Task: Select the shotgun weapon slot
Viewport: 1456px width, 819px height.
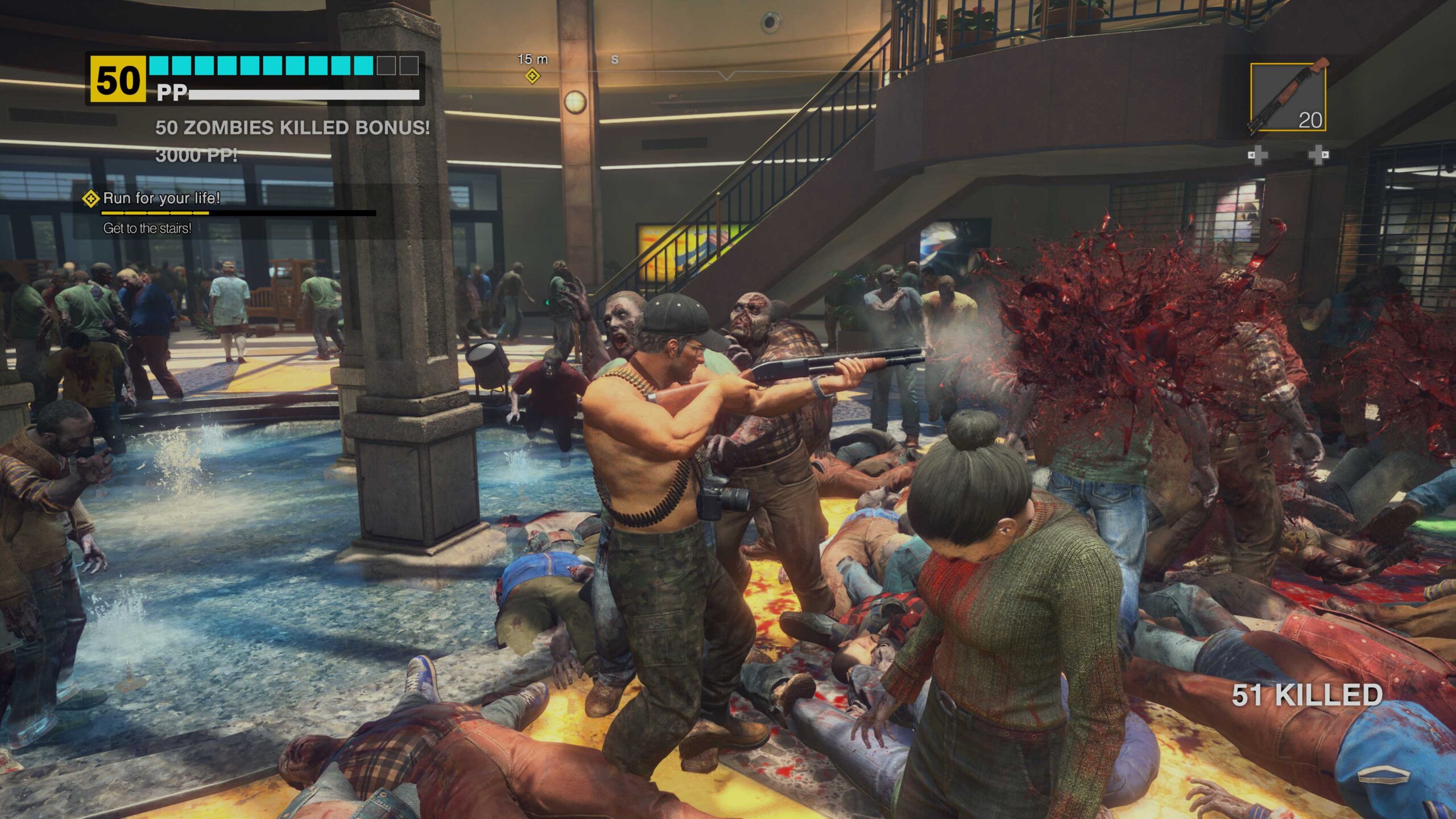Action: (x=1288, y=98)
